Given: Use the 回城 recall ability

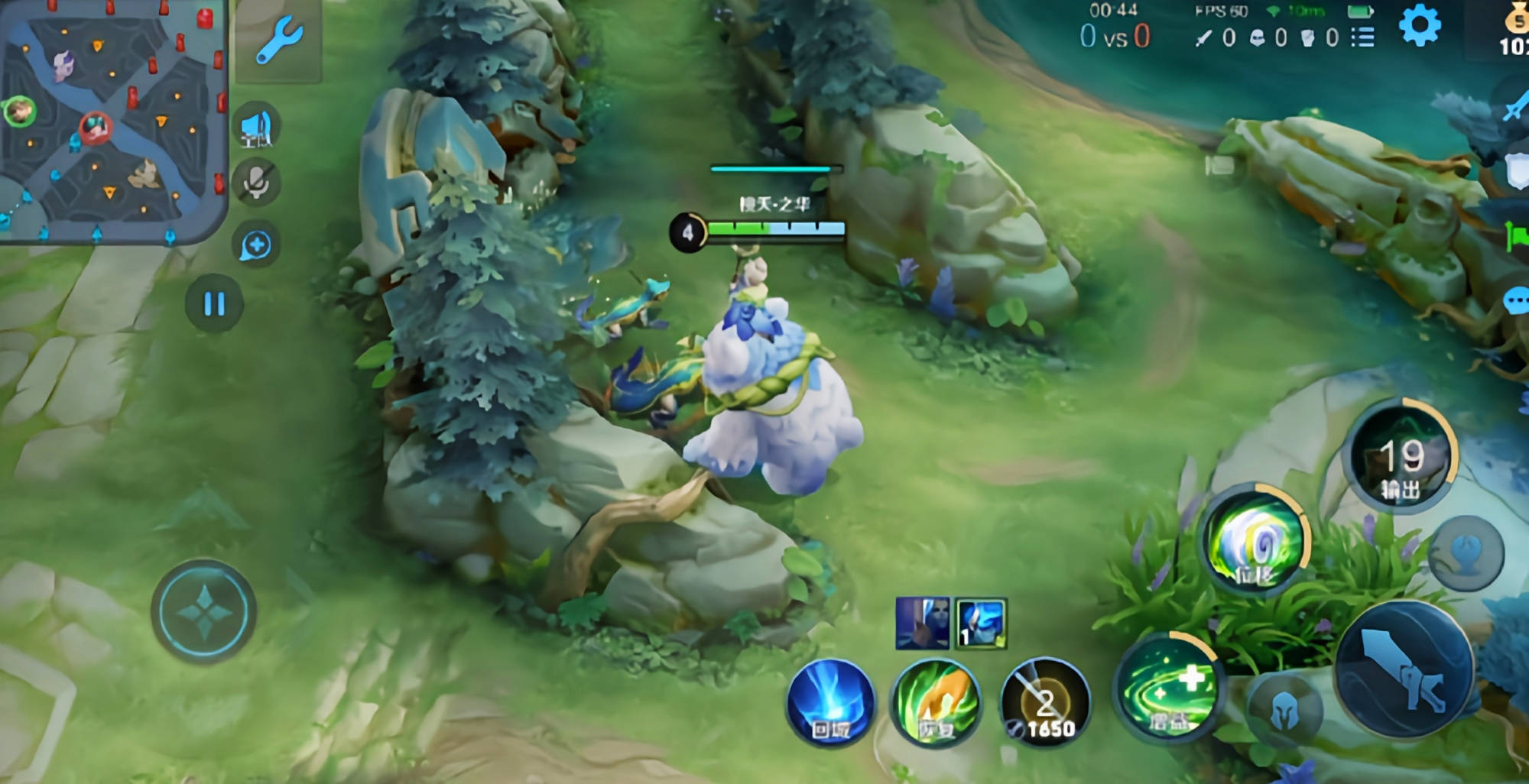Looking at the screenshot, I should click(x=831, y=701).
